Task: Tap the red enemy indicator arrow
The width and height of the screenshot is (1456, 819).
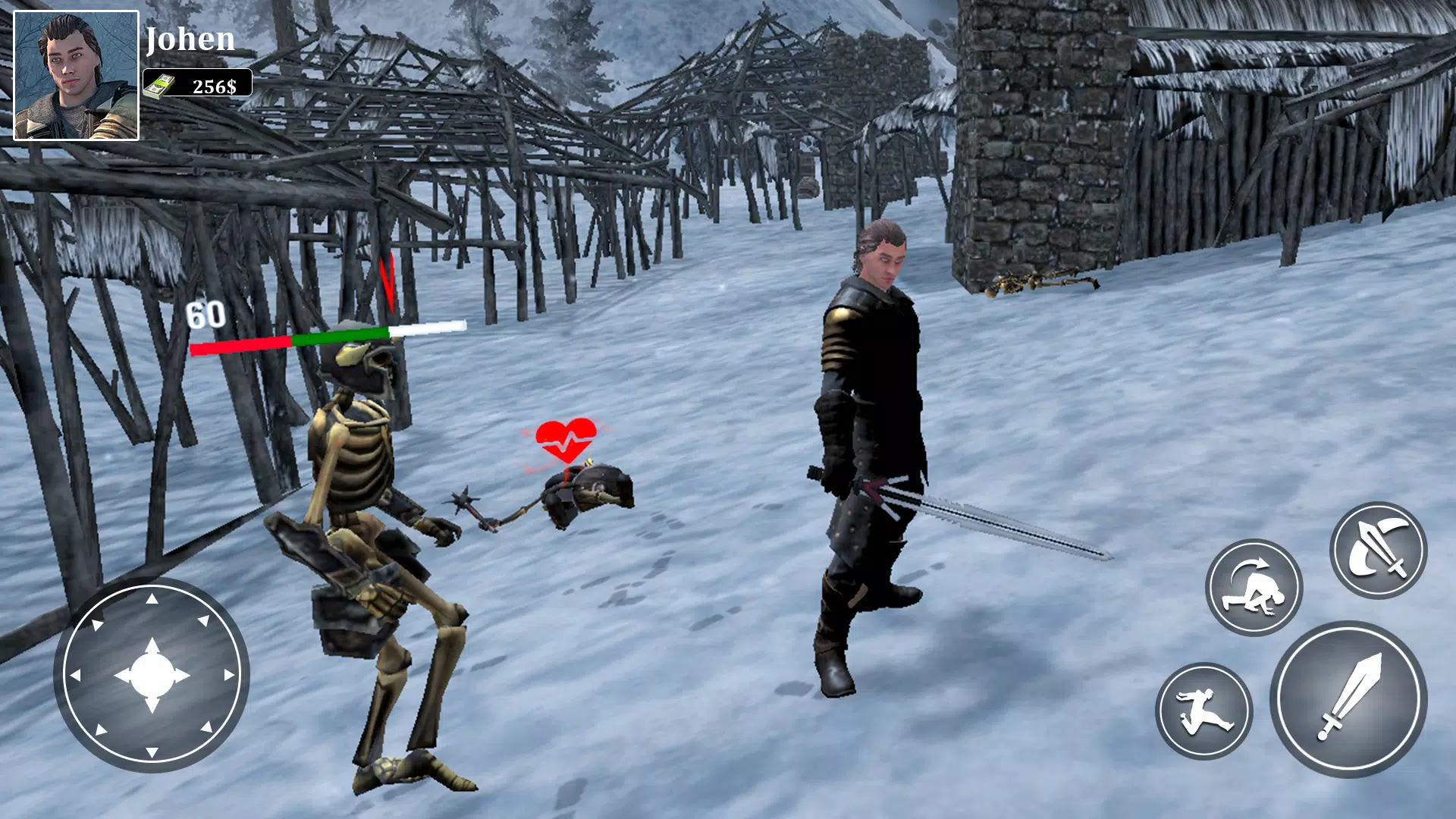Action: tap(387, 282)
